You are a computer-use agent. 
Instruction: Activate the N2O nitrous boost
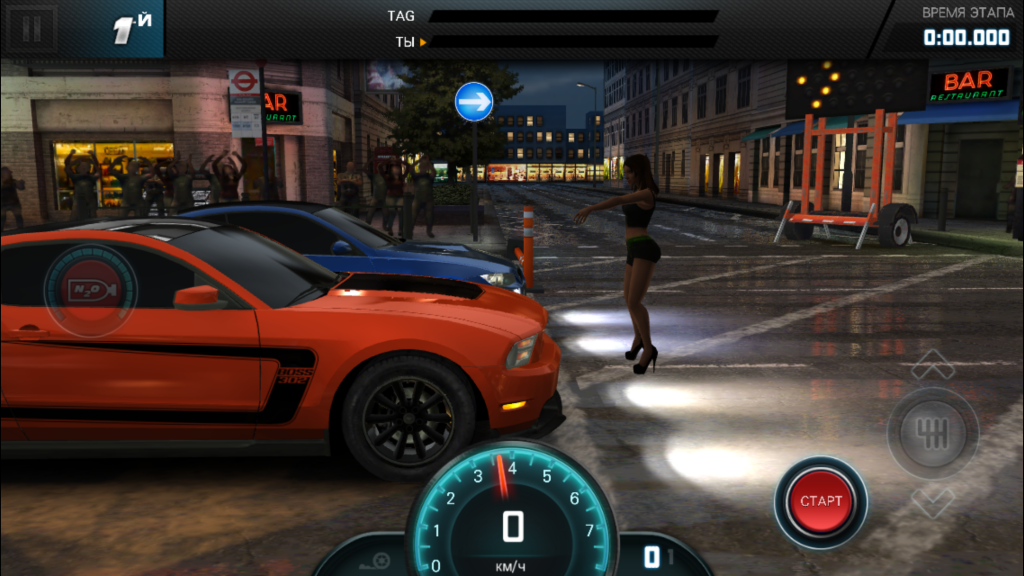pos(88,290)
